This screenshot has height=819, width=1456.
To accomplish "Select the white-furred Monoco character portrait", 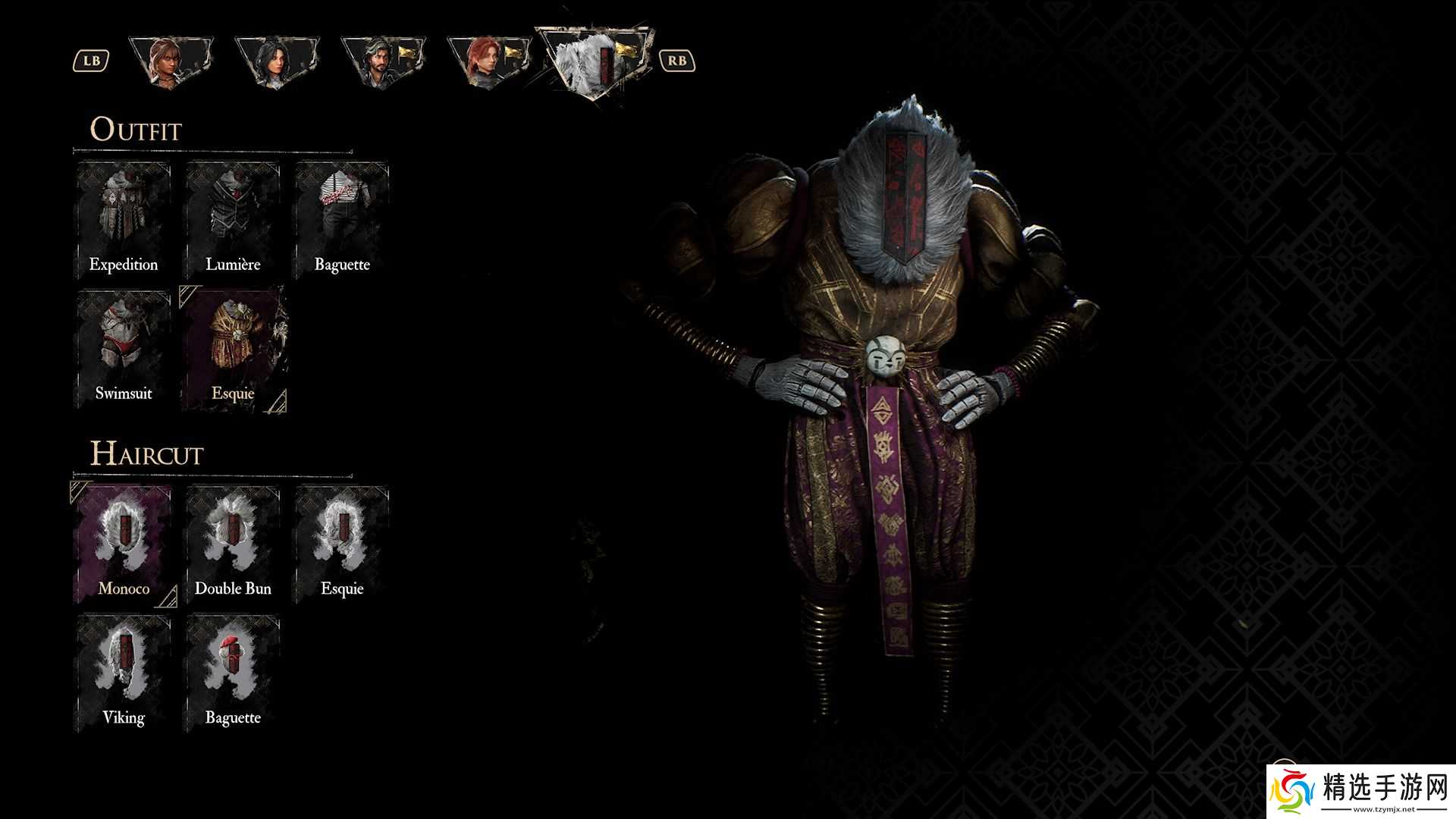I will click(593, 64).
